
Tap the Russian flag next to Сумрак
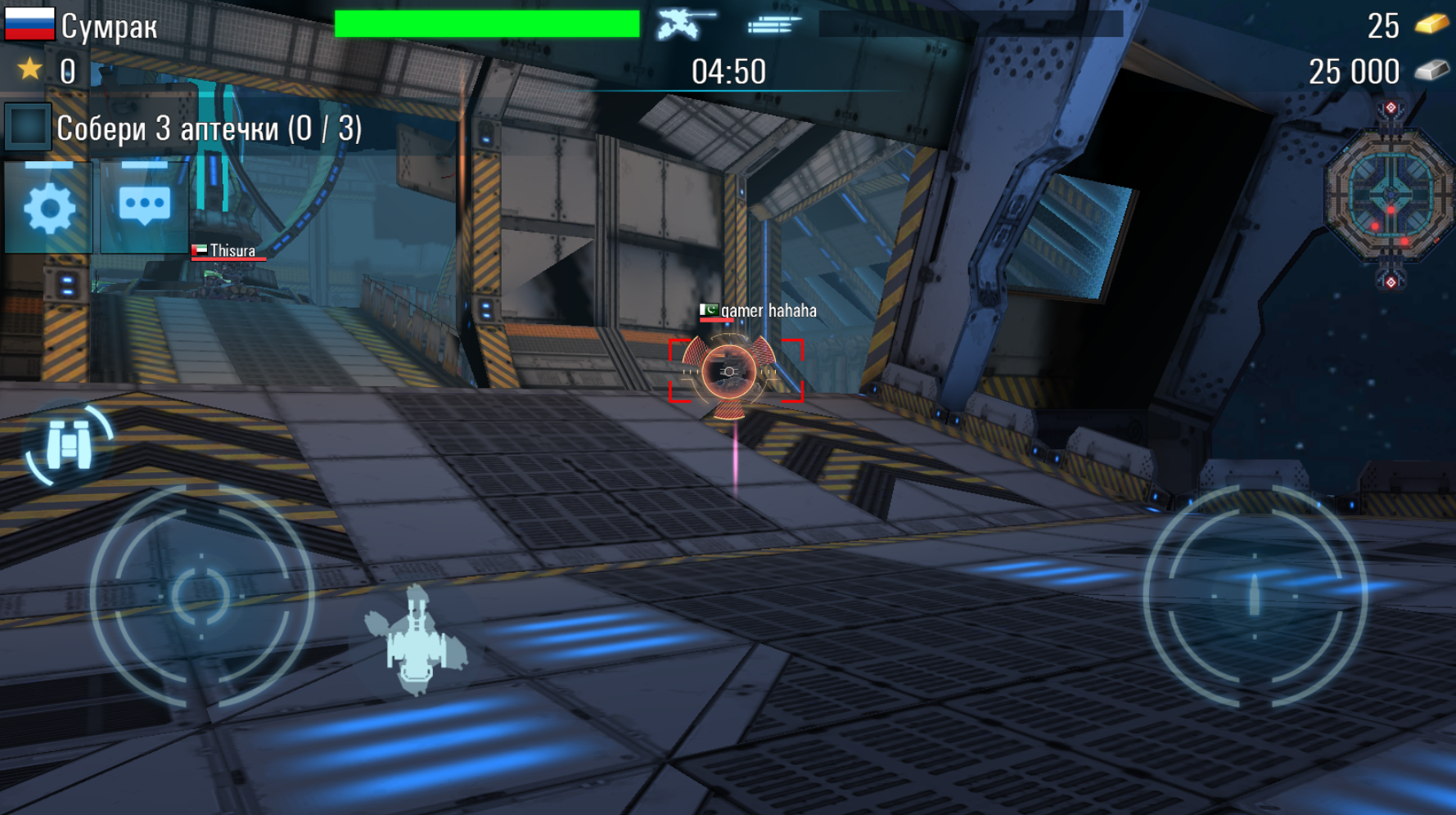point(30,25)
